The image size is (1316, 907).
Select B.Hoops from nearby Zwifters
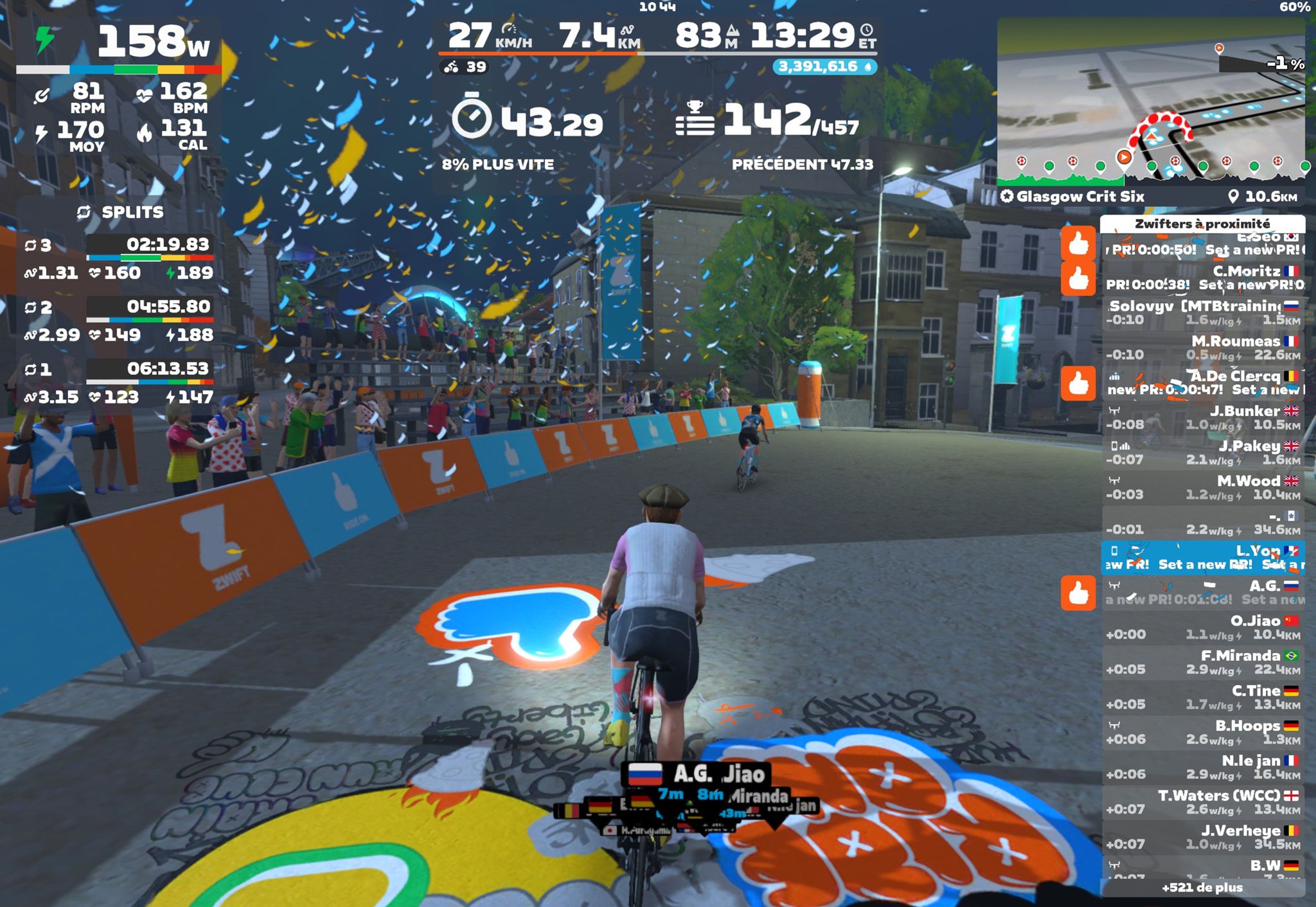pos(1202,732)
